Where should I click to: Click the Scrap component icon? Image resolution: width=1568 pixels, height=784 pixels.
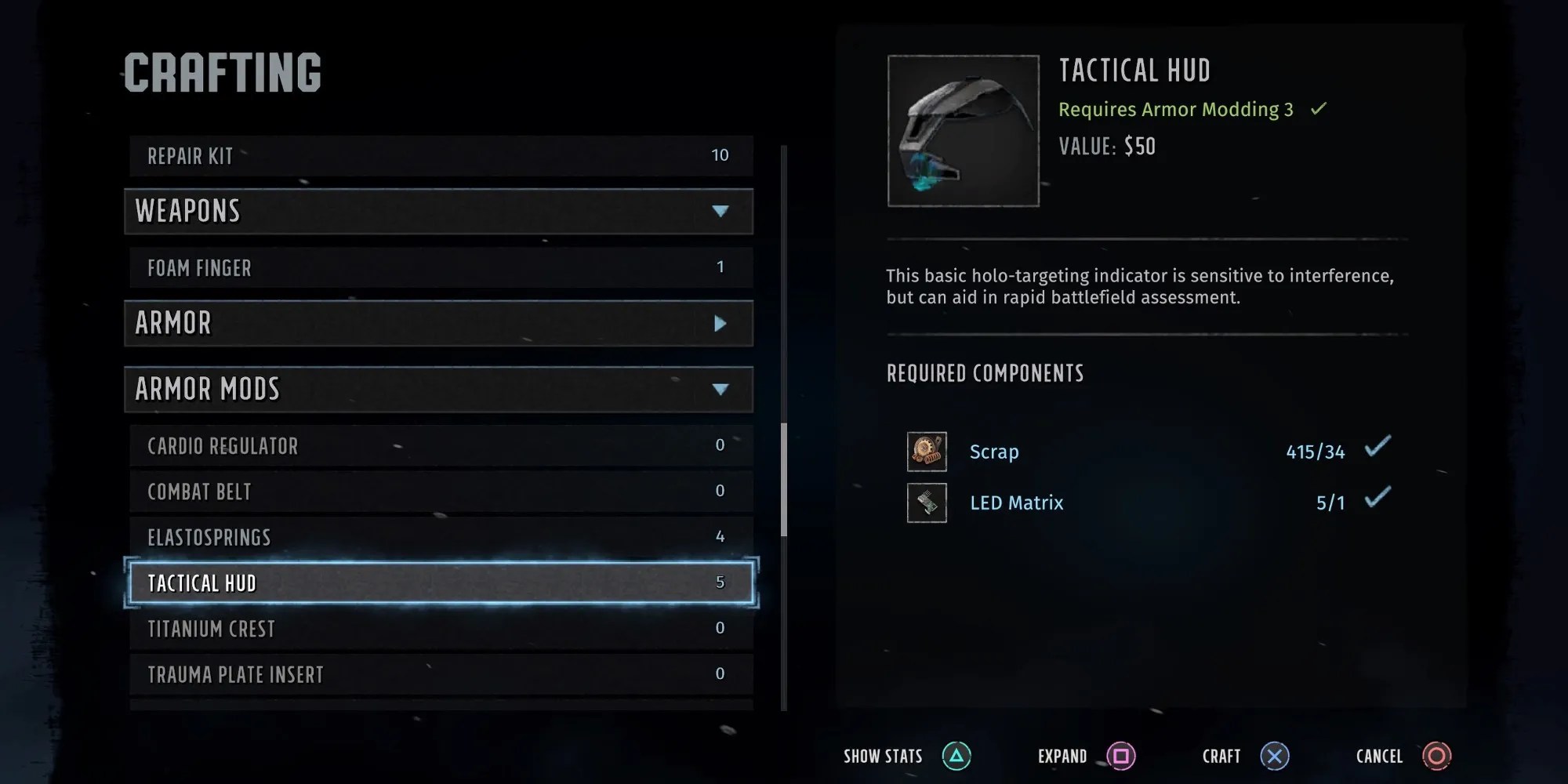[x=927, y=452]
